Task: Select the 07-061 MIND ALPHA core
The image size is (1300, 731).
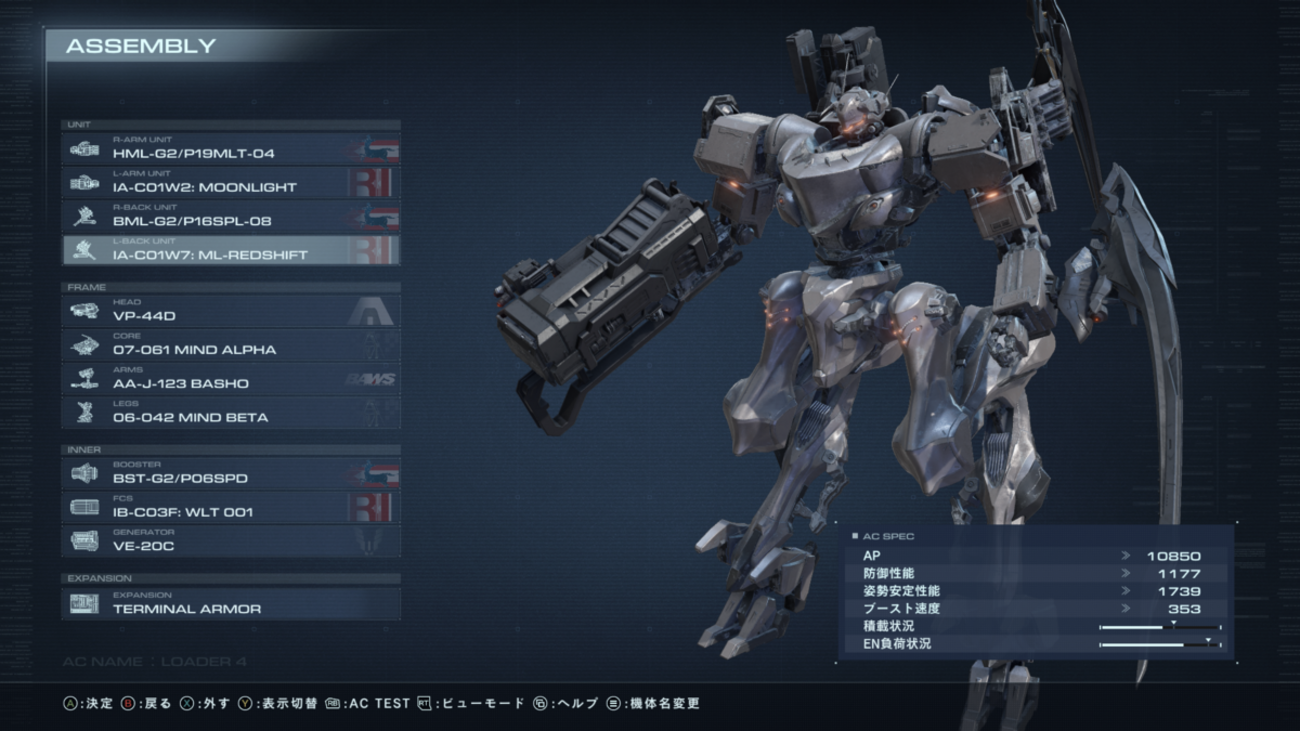Action: coord(231,346)
